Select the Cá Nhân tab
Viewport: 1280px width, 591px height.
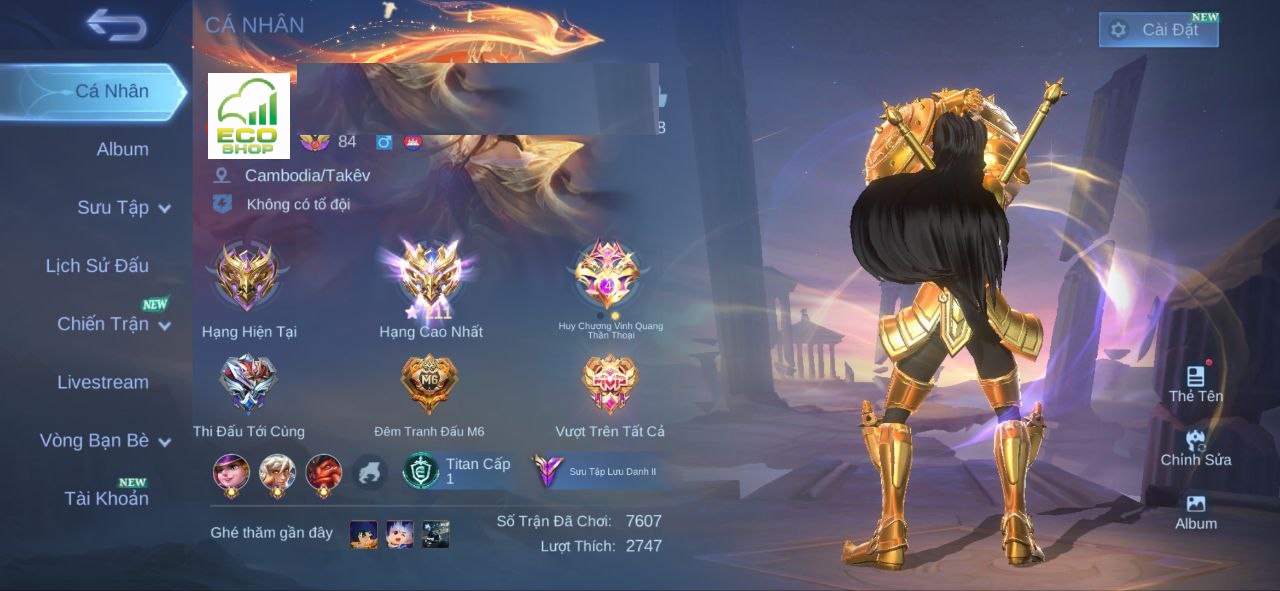(111, 91)
